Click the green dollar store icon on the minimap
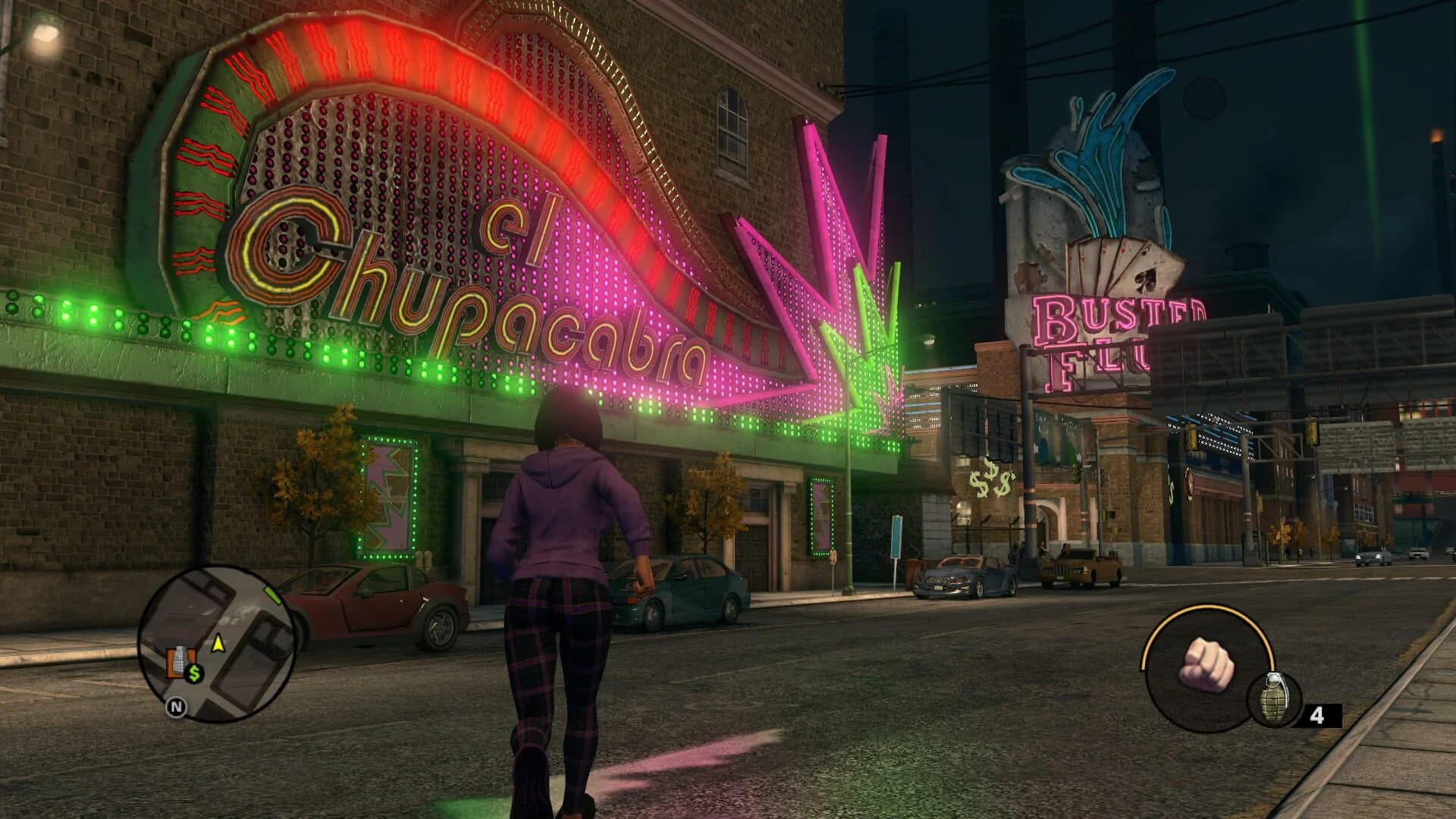 click(x=194, y=673)
